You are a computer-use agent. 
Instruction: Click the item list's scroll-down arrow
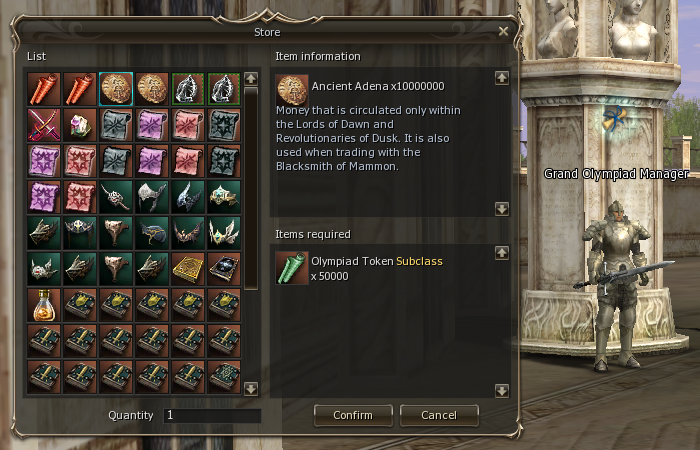(251, 389)
